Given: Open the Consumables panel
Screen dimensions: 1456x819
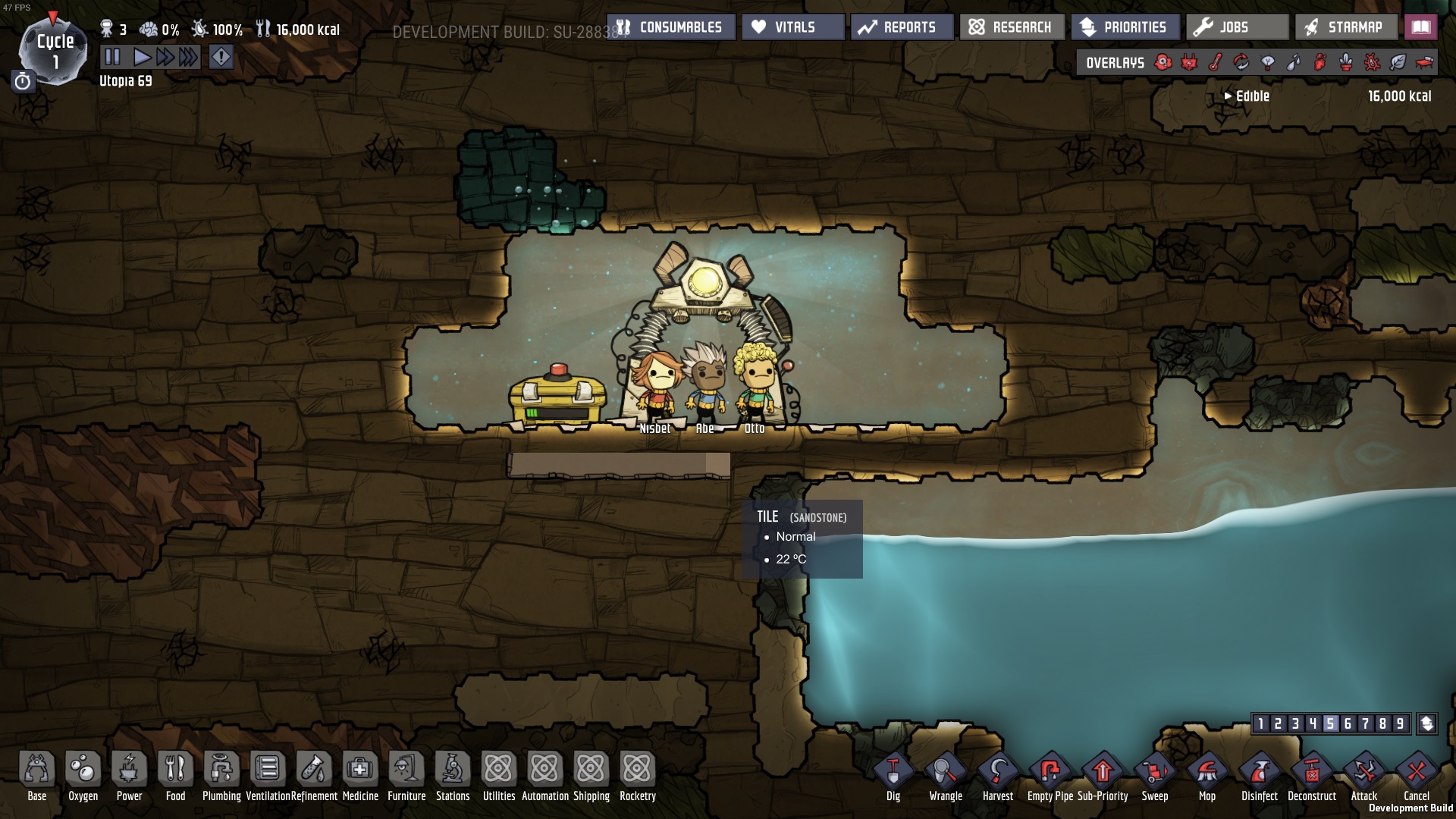Looking at the screenshot, I should point(672,27).
